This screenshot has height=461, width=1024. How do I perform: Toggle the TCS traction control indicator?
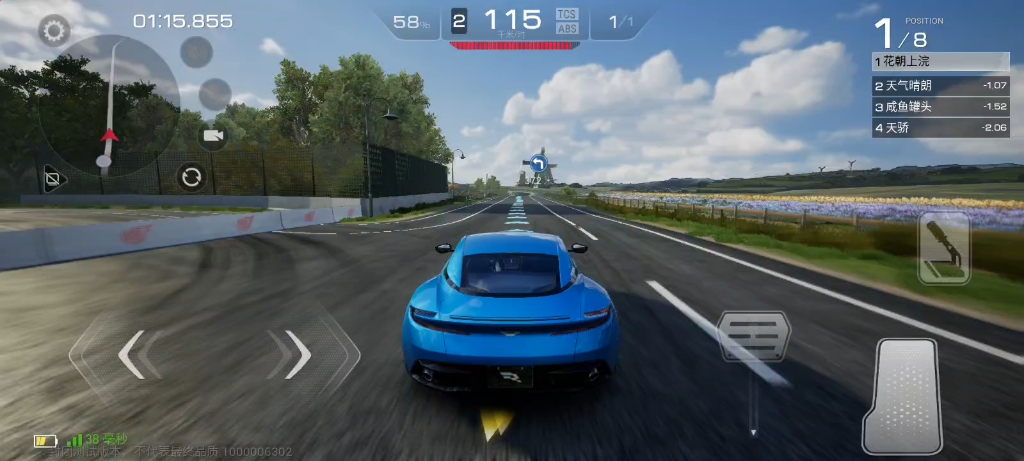(565, 15)
